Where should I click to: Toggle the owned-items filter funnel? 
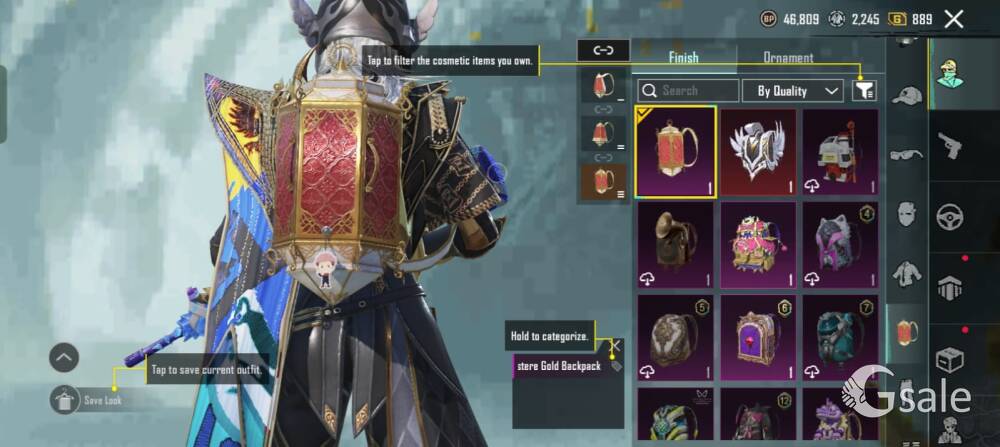[x=864, y=91]
